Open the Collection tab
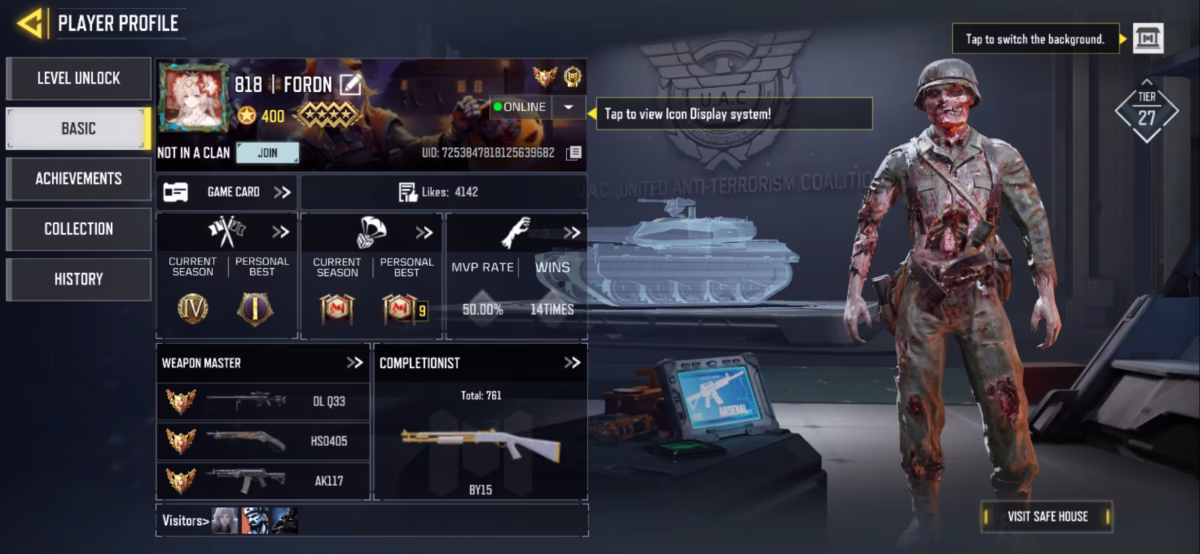Image resolution: width=1200 pixels, height=554 pixels. coord(78,229)
